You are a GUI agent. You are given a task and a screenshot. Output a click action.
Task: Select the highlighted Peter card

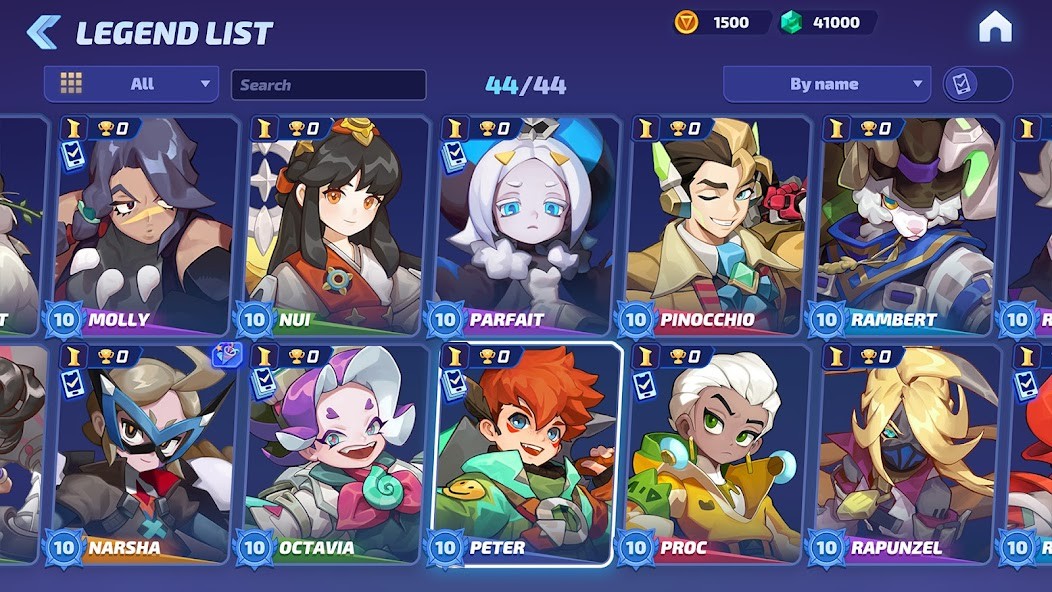coord(526,454)
